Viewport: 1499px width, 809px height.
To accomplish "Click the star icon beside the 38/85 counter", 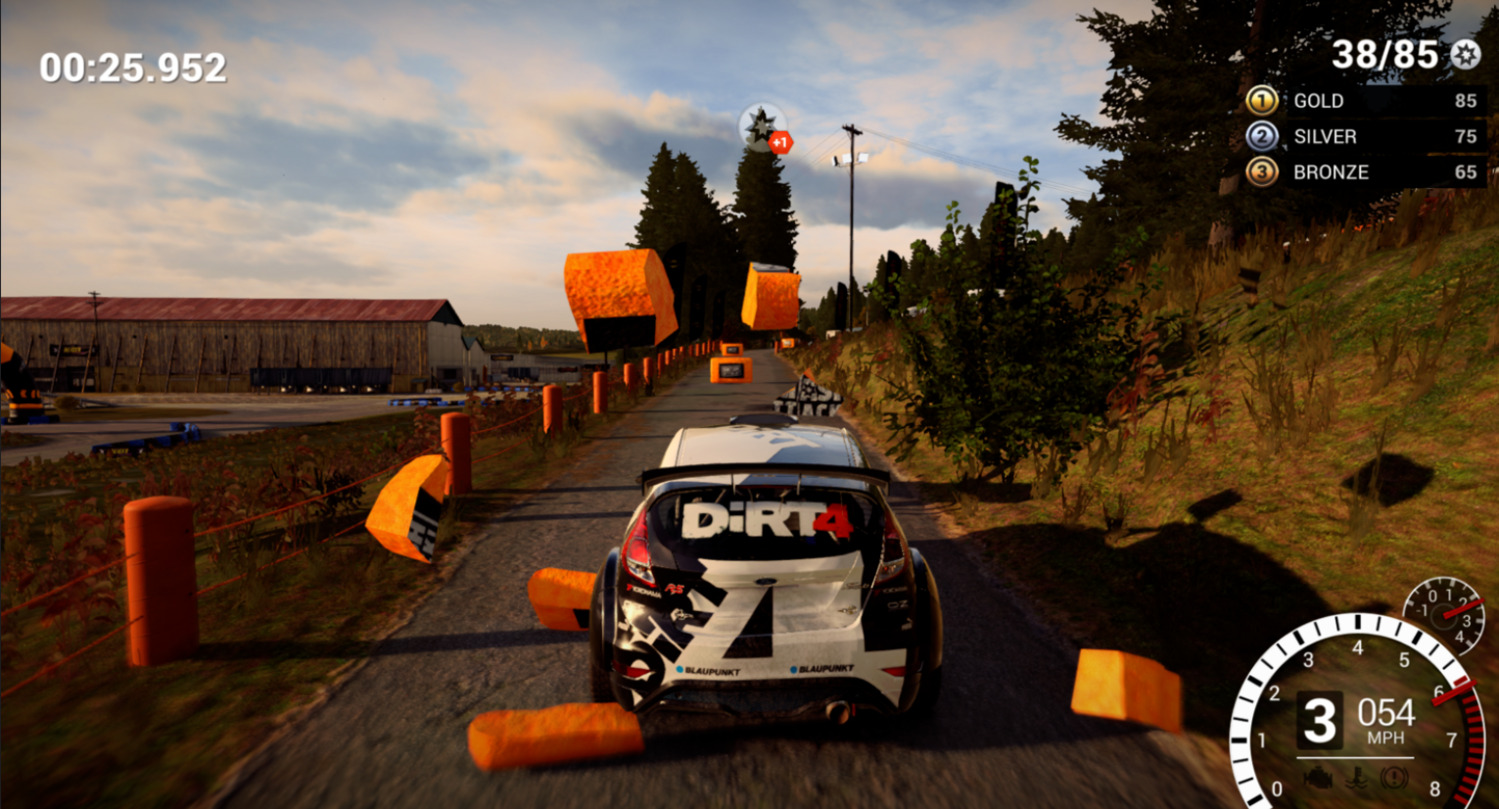I will point(1465,55).
